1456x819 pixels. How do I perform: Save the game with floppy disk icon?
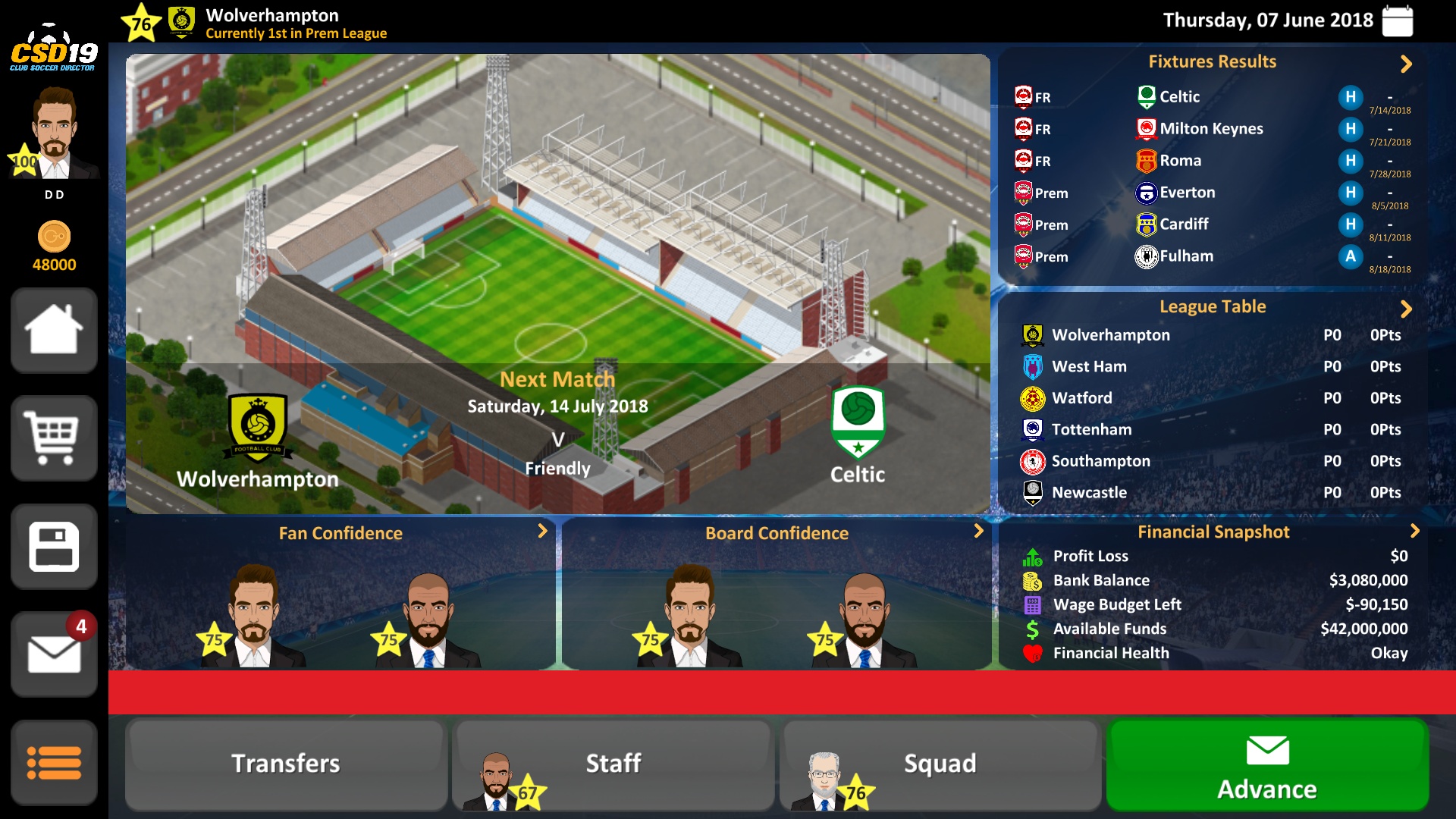[x=54, y=546]
